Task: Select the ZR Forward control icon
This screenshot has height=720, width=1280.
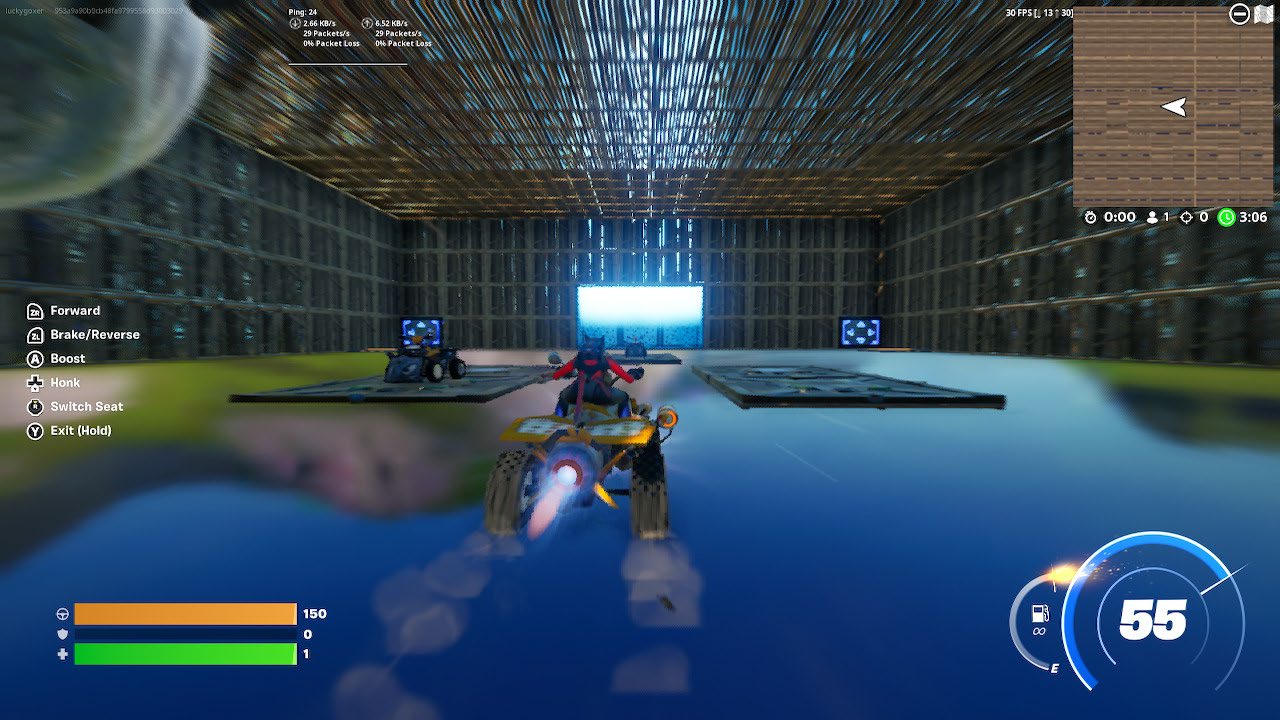Action: 34,310
